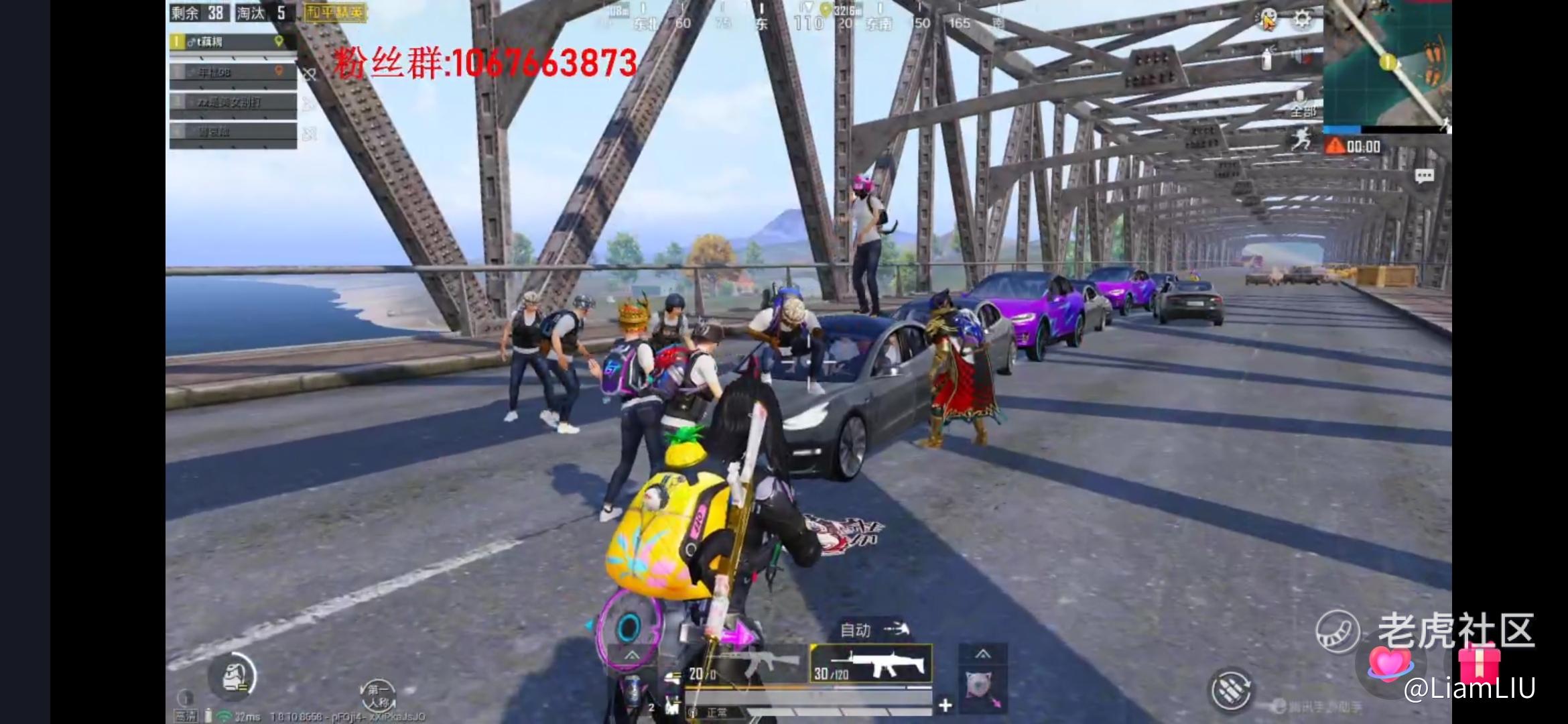Image resolution: width=1568 pixels, height=724 pixels.
Task: Select the active SCAR rifle slot
Action: coord(871,665)
